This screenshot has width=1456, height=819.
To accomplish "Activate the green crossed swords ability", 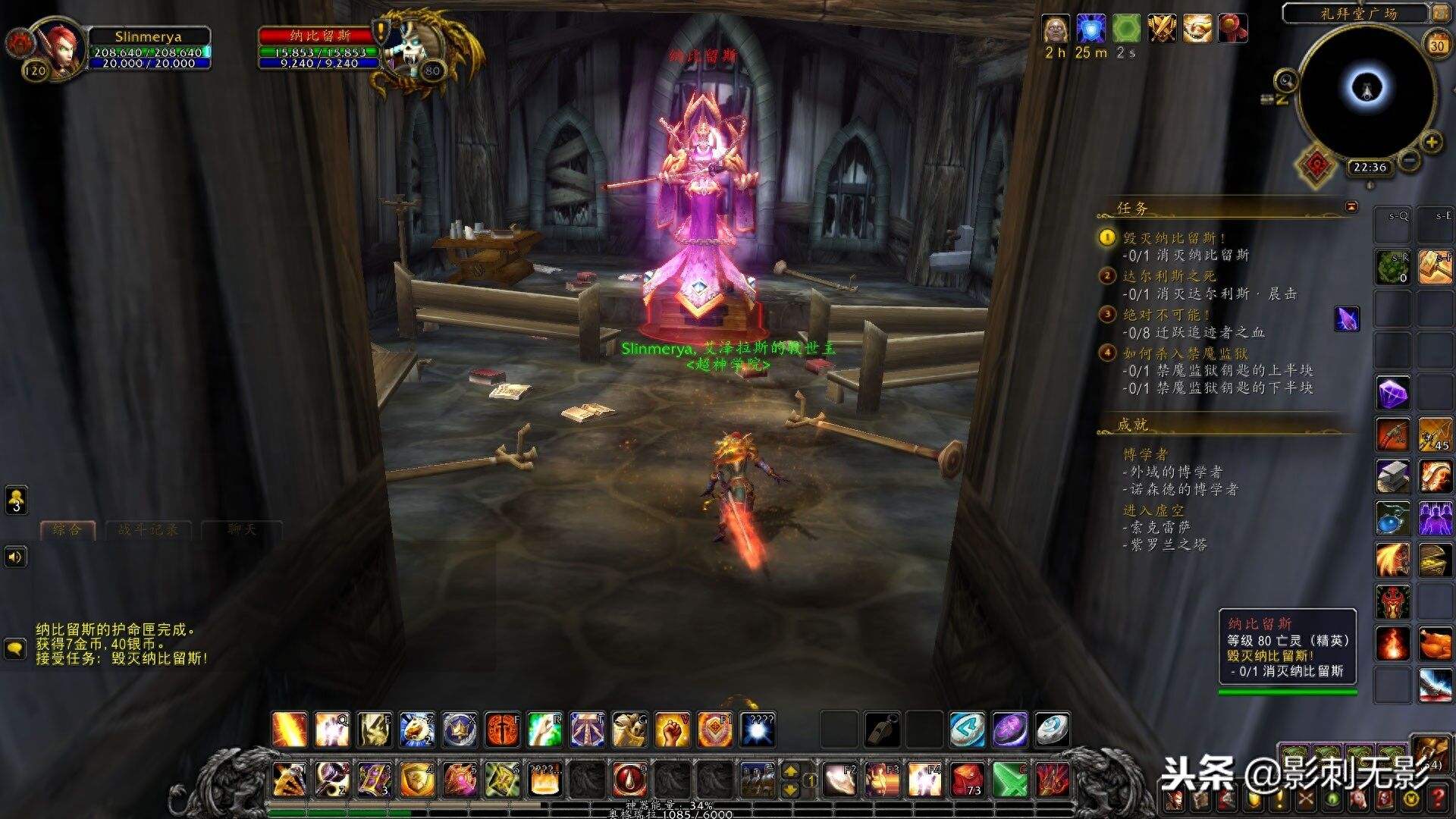I will point(1010,779).
